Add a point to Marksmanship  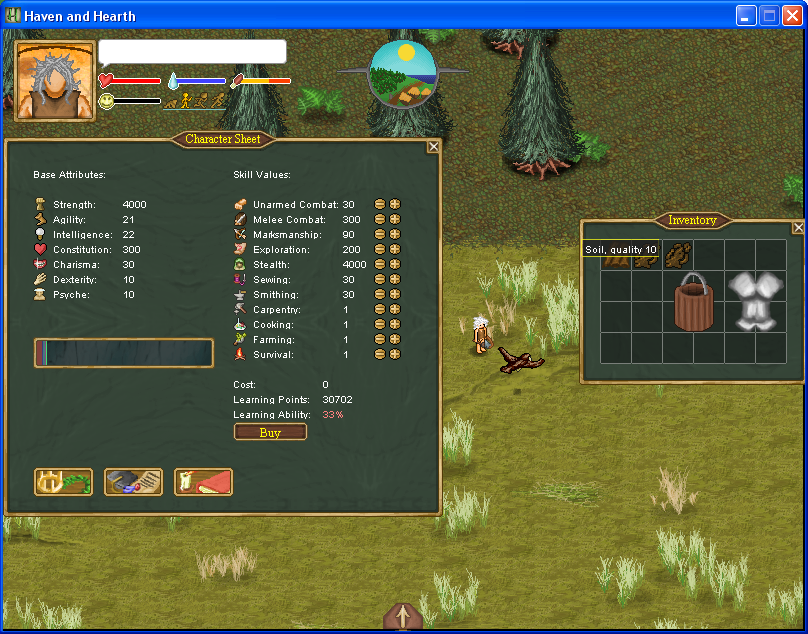point(395,234)
